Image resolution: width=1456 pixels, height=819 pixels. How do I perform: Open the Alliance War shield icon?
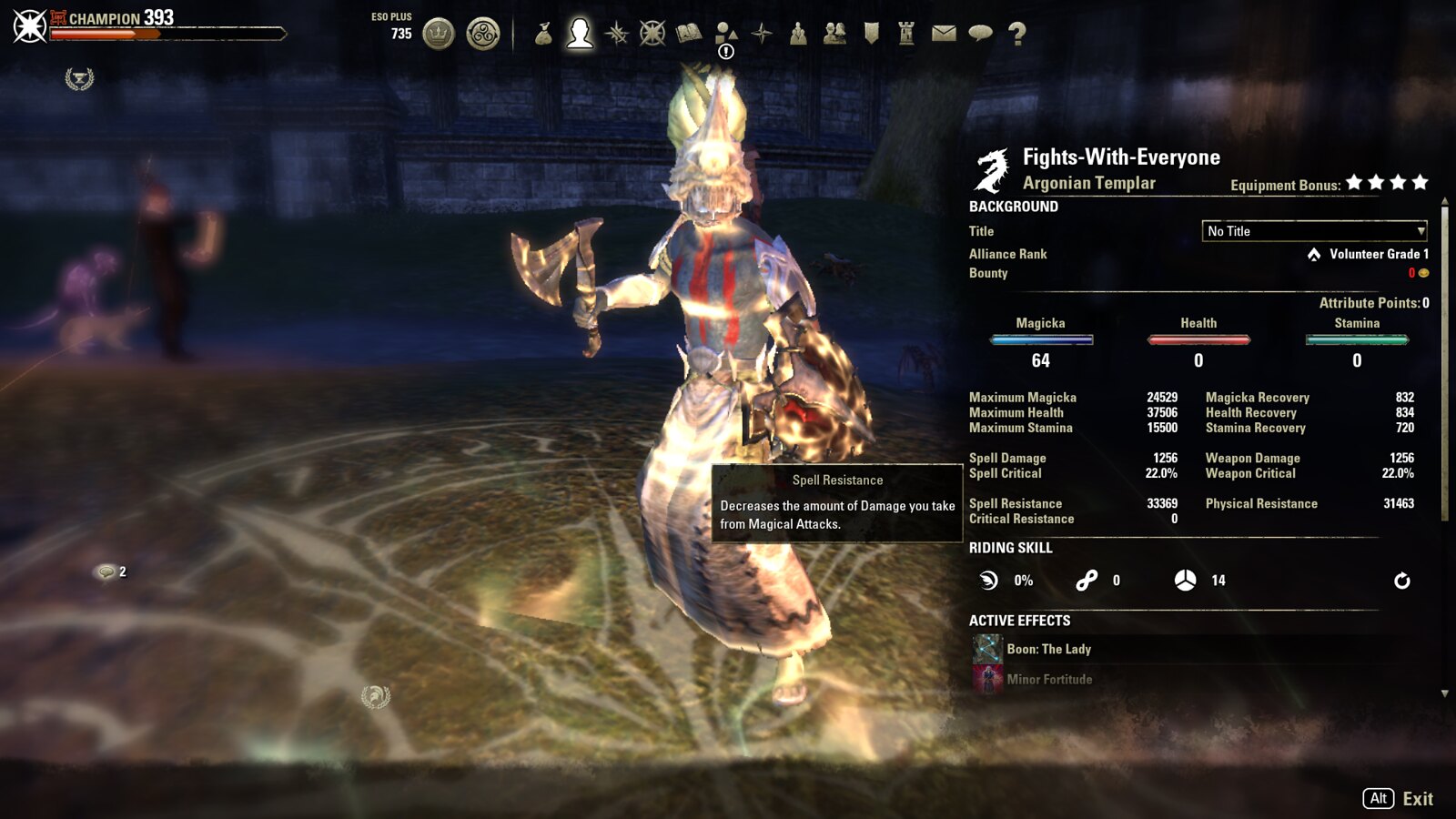pyautogui.click(x=872, y=36)
